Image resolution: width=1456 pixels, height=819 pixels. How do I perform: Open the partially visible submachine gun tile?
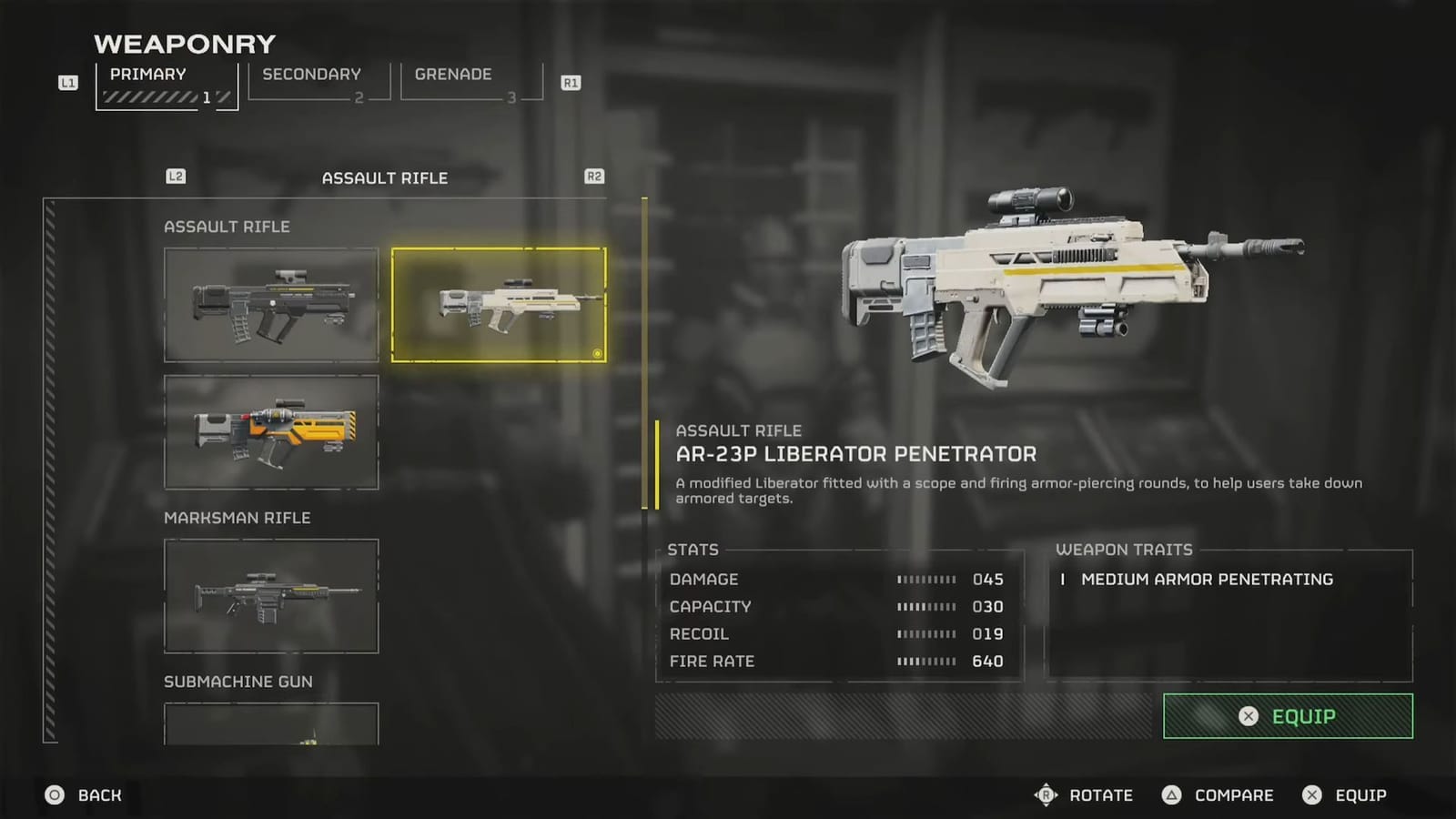point(271,725)
